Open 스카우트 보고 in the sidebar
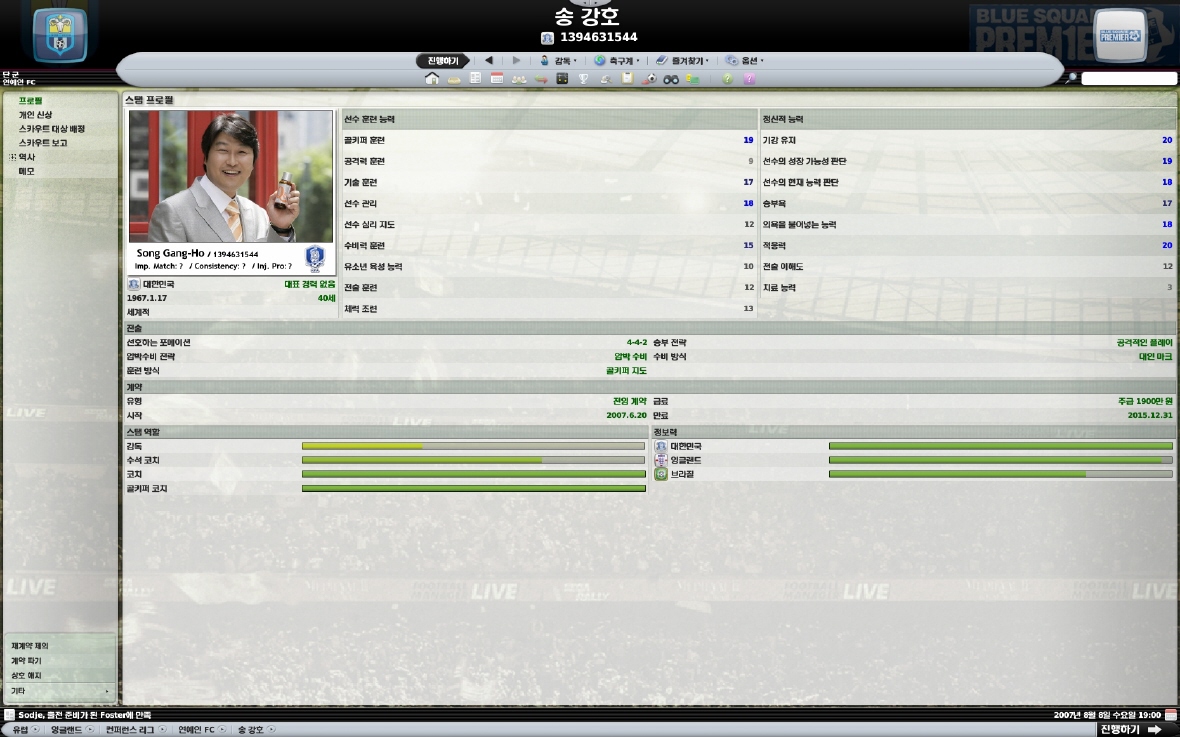Image resolution: width=1180 pixels, height=737 pixels. (43, 143)
